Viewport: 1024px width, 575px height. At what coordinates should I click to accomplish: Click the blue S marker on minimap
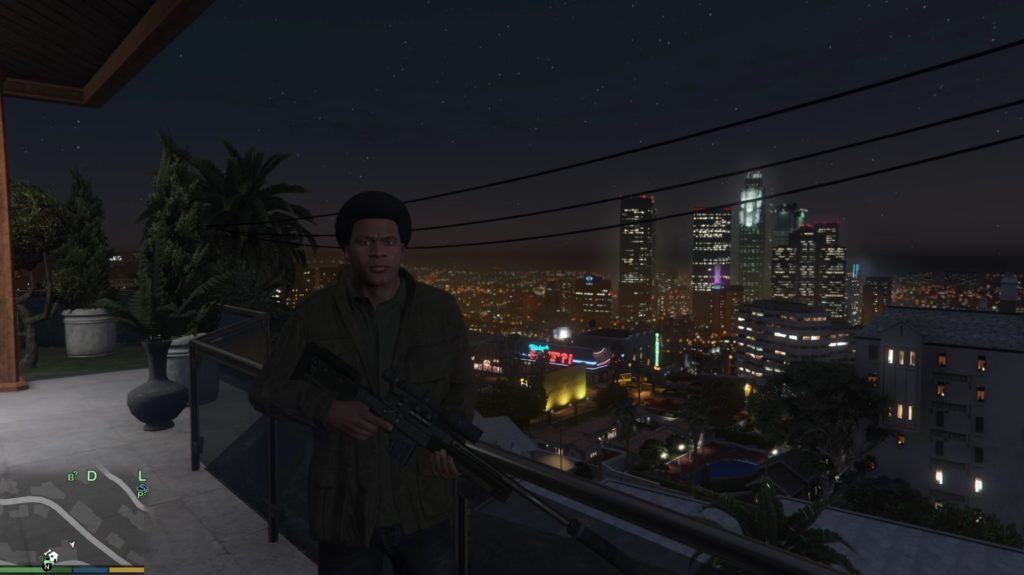[x=143, y=490]
